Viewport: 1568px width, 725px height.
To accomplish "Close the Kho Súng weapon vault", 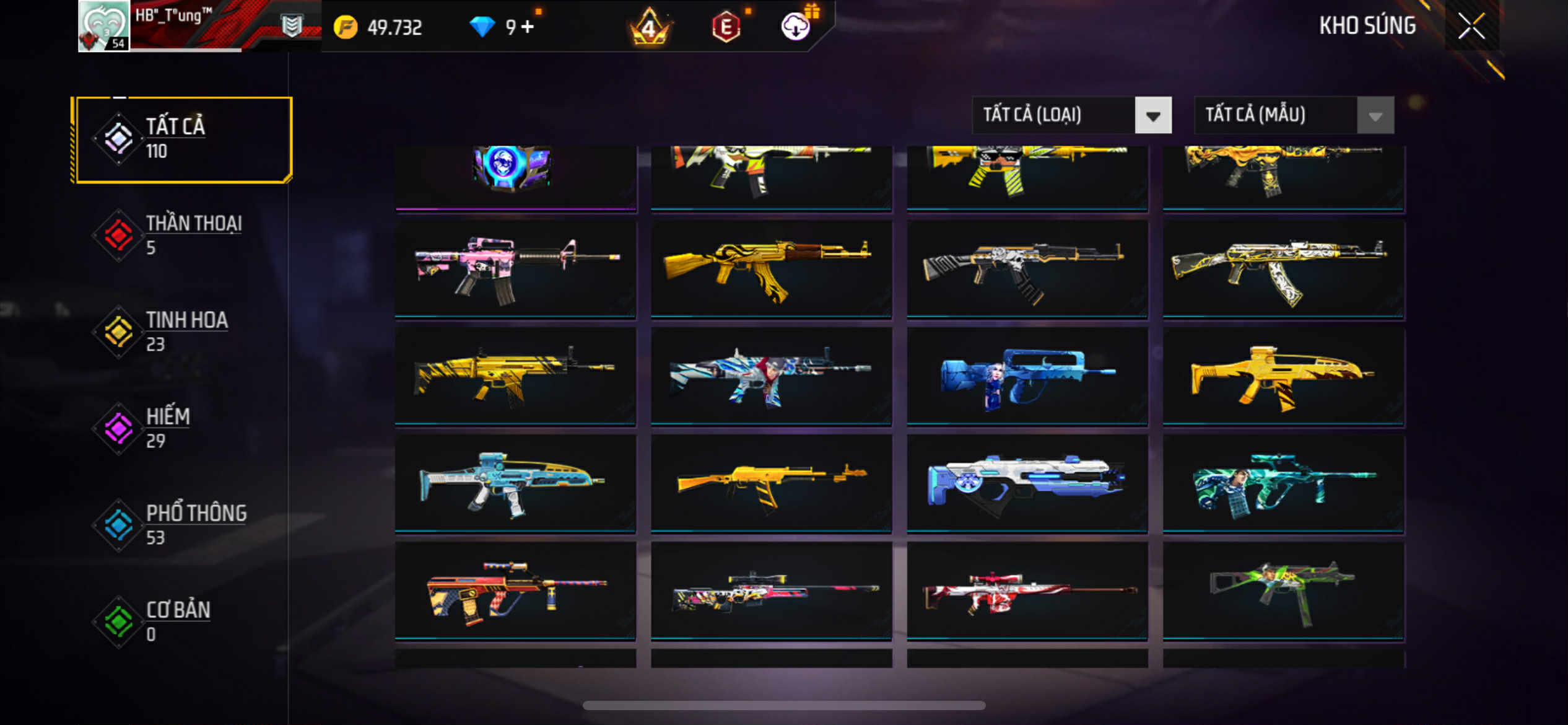I will pyautogui.click(x=1471, y=26).
